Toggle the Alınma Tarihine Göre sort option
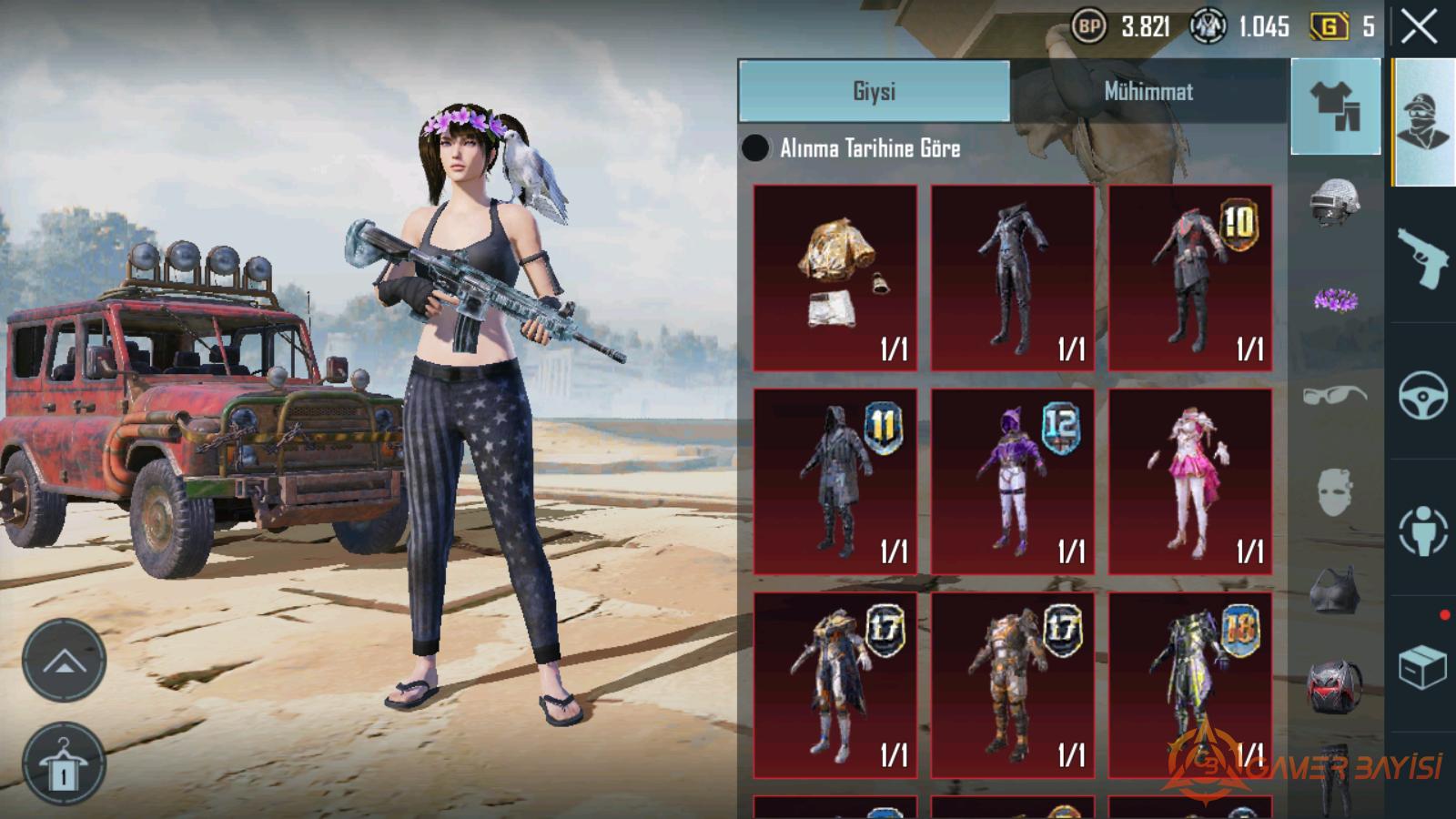This screenshot has height=819, width=1456. 755,148
